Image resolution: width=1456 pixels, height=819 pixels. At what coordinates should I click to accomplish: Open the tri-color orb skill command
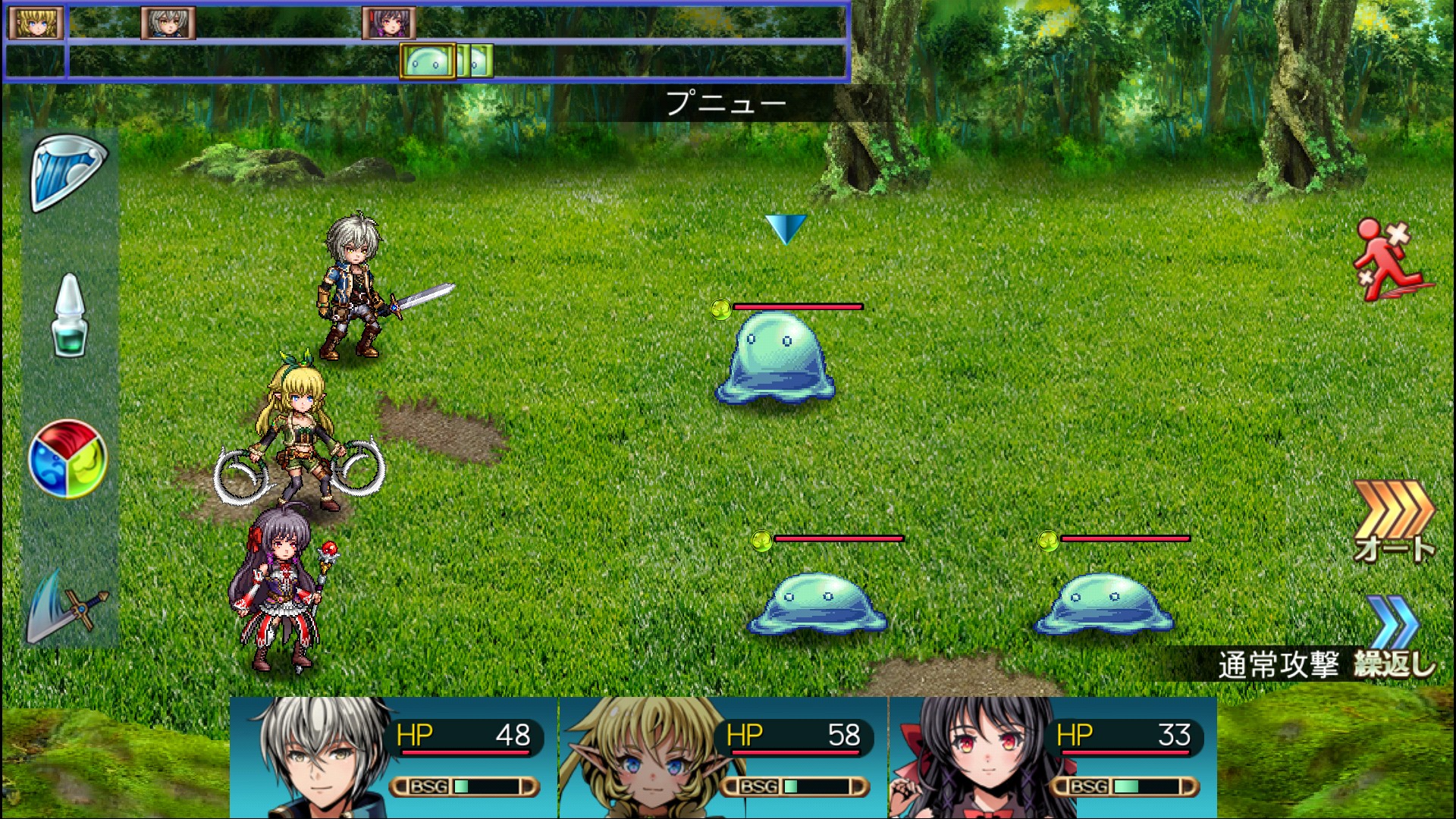[x=68, y=459]
